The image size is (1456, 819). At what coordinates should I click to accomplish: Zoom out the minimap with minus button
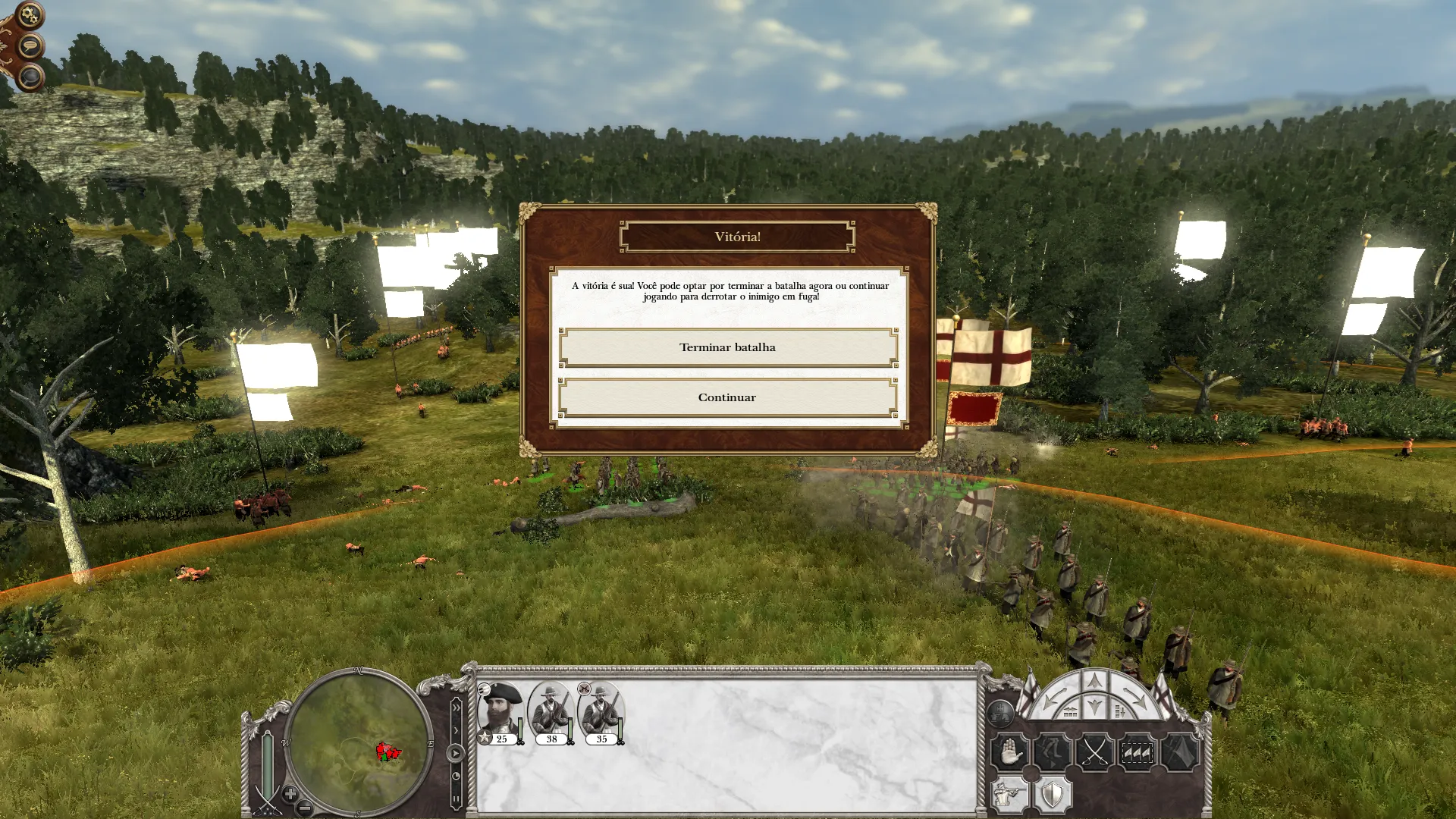coord(304,808)
